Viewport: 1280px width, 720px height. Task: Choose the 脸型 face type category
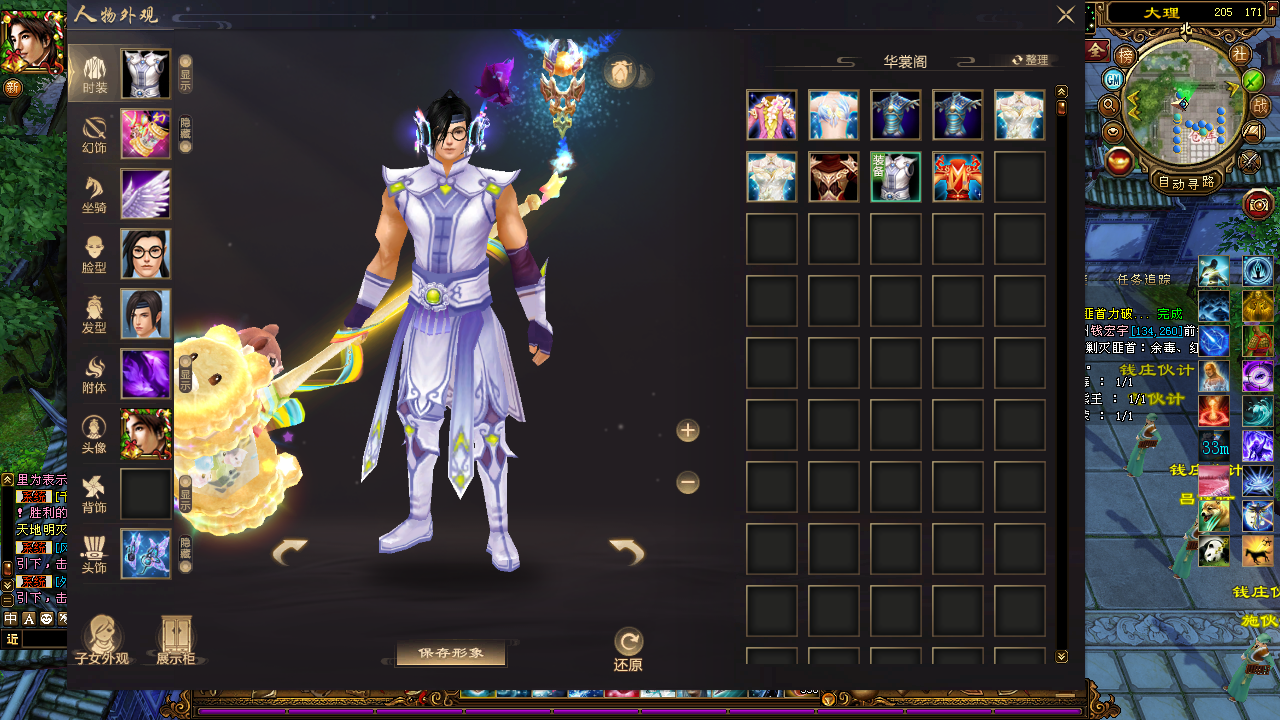click(95, 254)
